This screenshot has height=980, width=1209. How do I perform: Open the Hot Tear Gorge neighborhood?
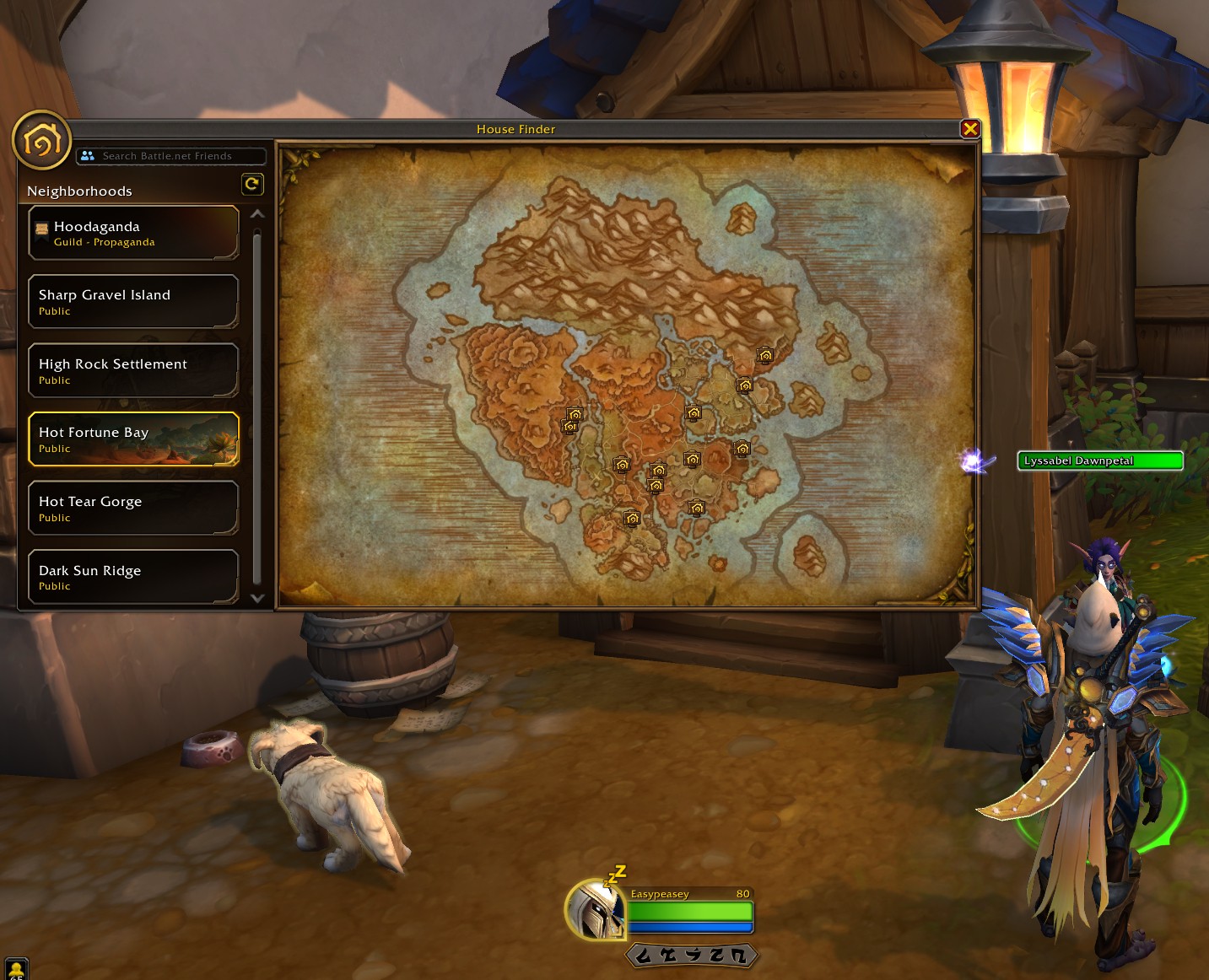[133, 509]
